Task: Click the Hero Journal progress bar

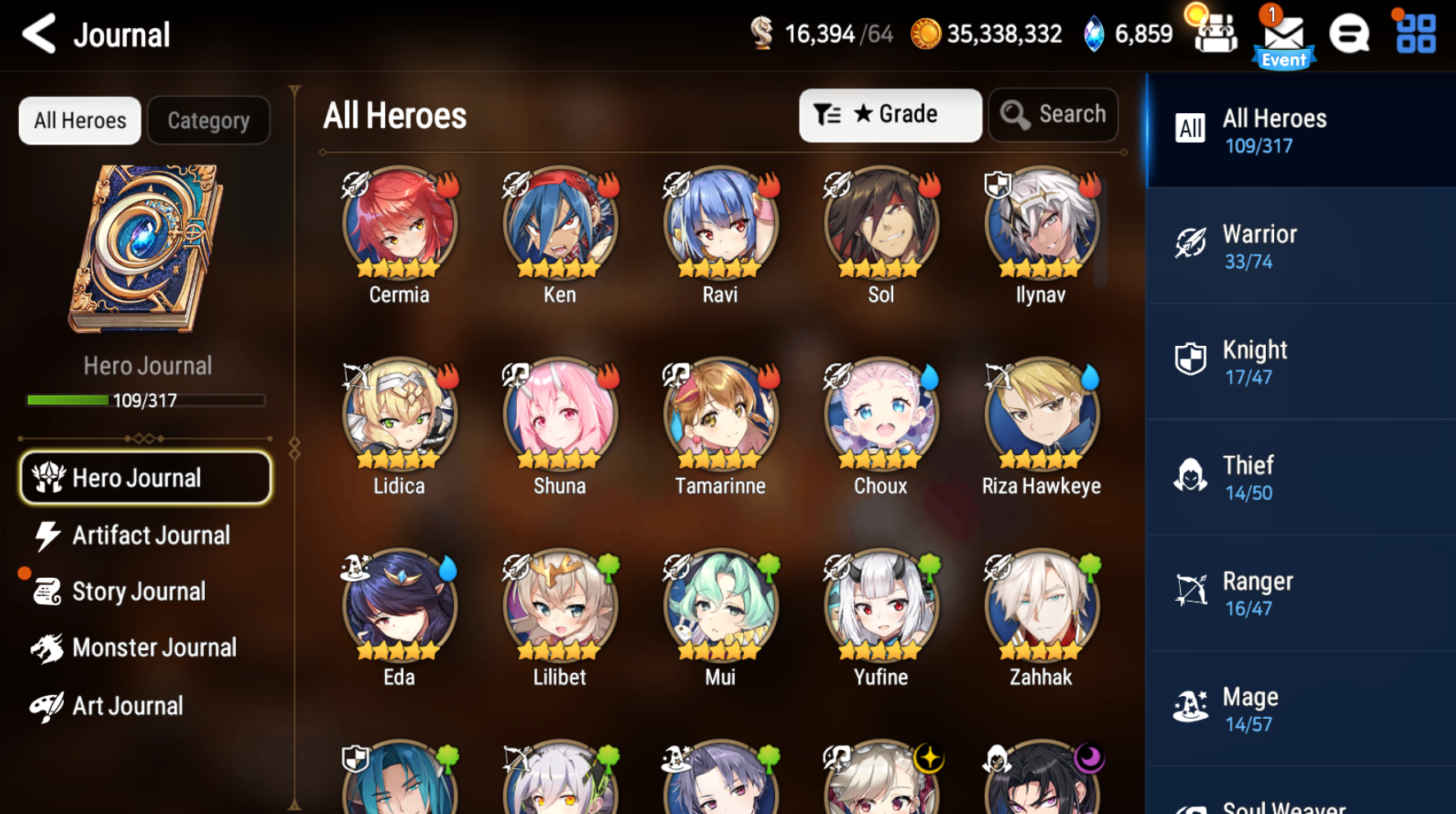Action: coord(146,400)
